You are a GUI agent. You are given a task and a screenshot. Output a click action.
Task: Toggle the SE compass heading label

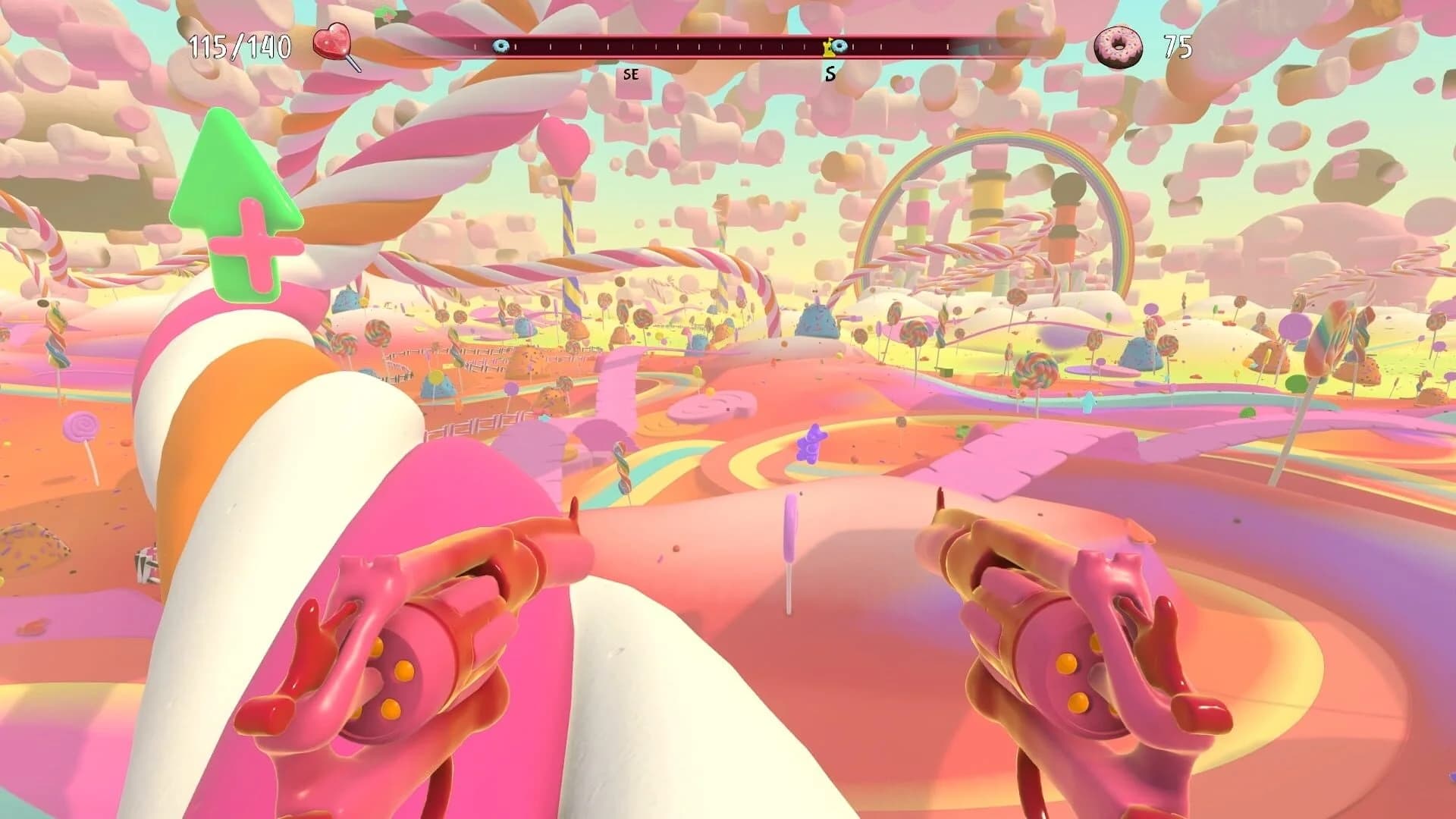pyautogui.click(x=632, y=75)
